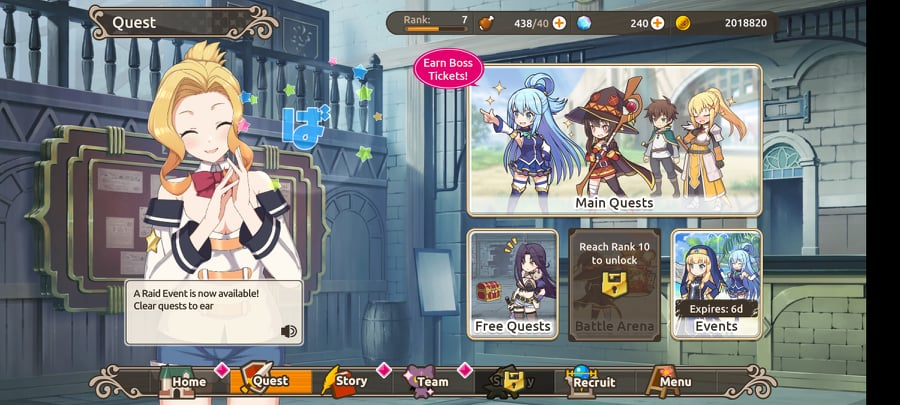900x405 pixels.
Task: Open the Events tile
Action: click(x=716, y=285)
